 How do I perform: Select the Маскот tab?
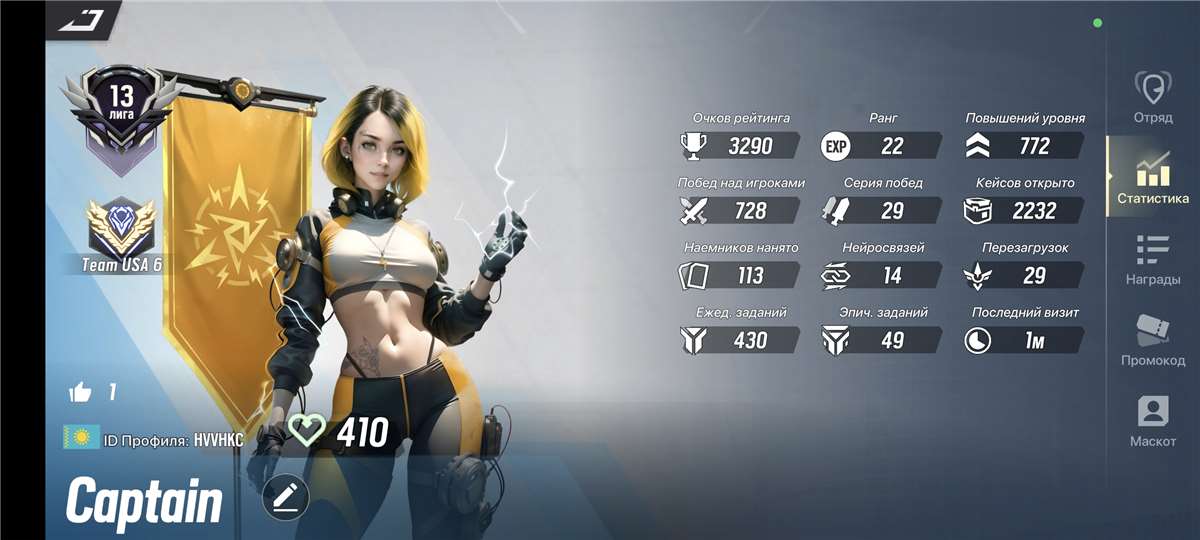pyautogui.click(x=1153, y=421)
